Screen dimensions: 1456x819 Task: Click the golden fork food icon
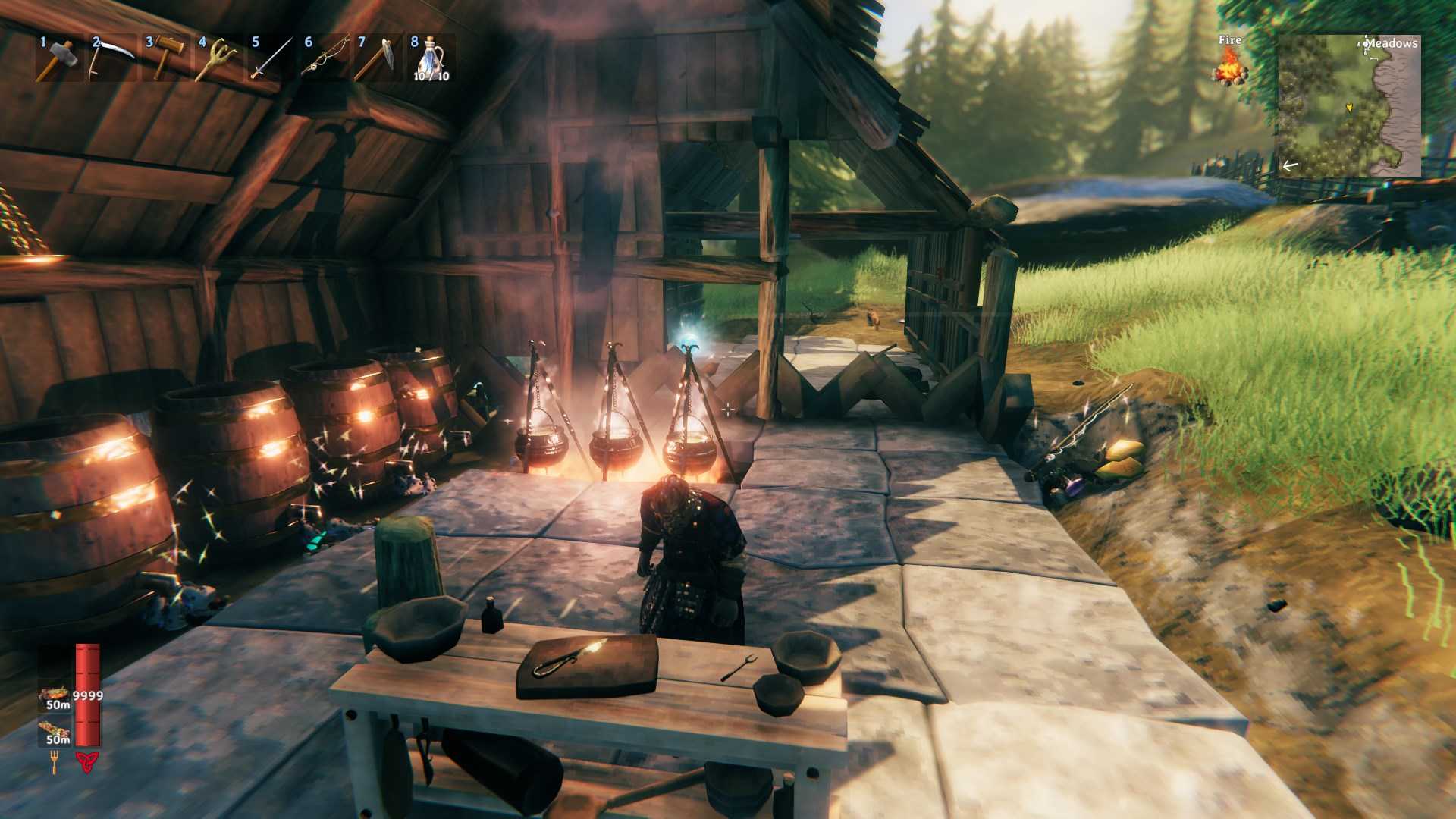pos(55,761)
